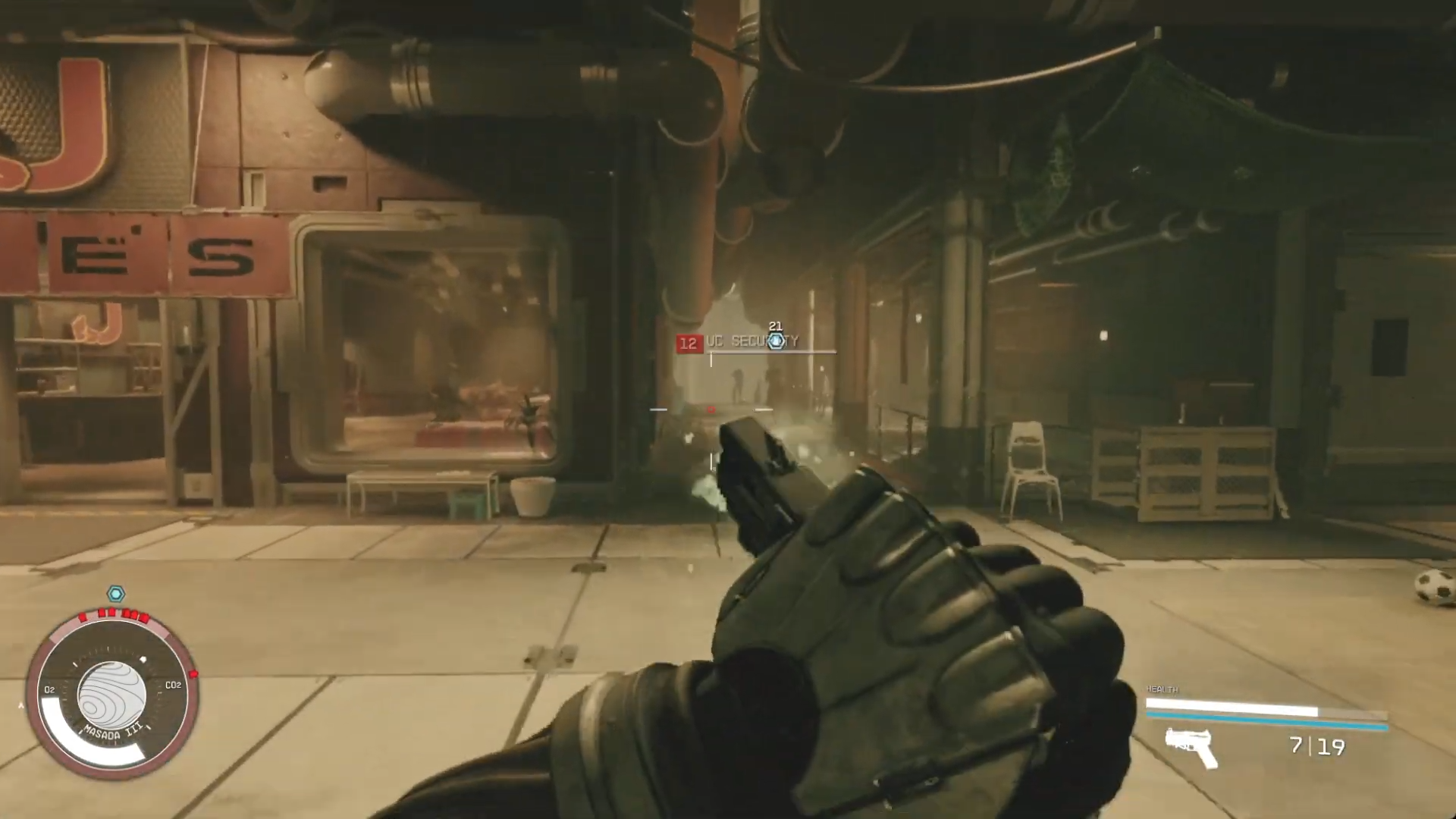Click the Masada III planet scanner dial
The width and height of the screenshot is (1456, 819).
112,694
